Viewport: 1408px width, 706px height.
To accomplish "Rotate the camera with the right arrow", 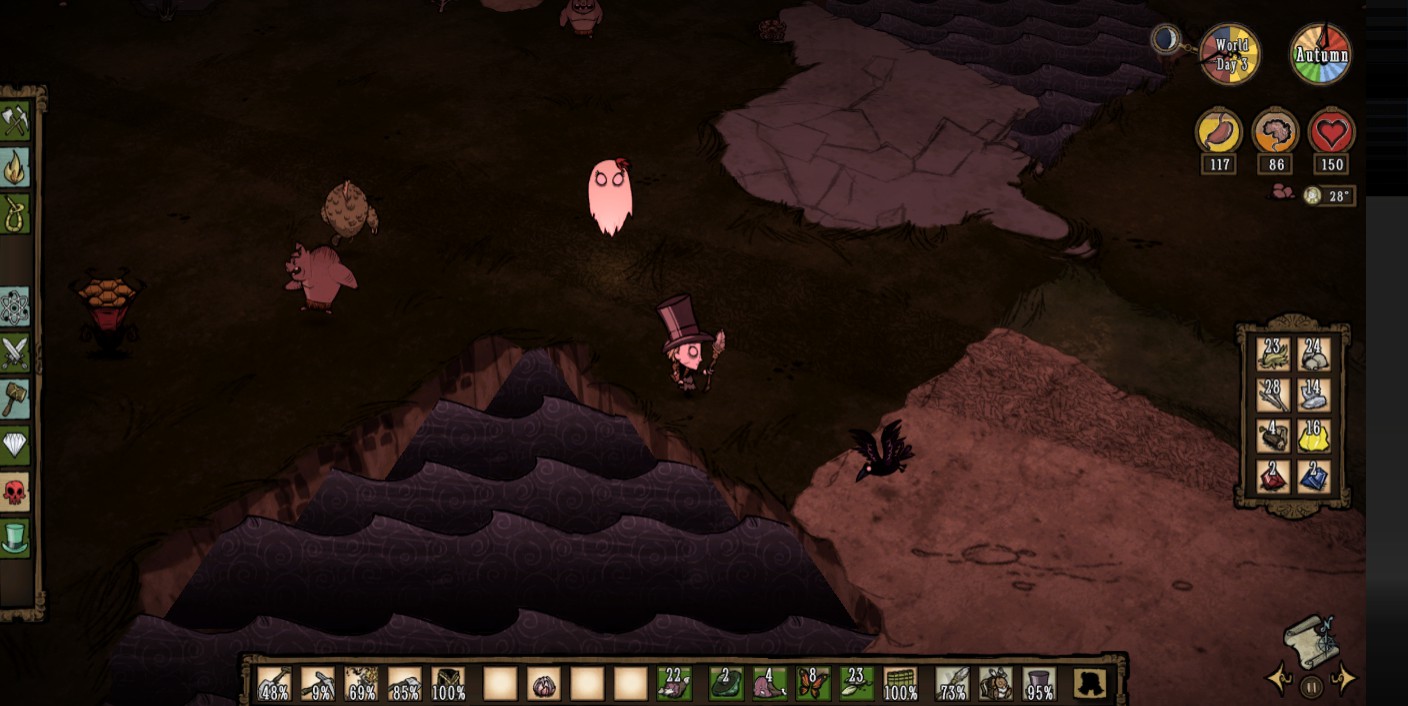I will 1344,680.
